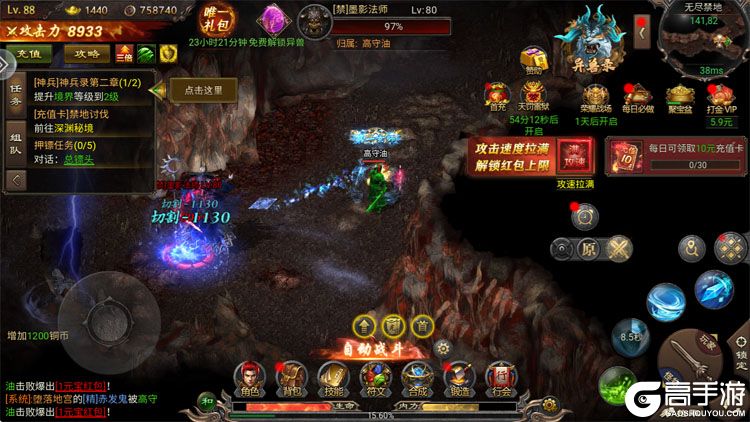Screen dimensions: 750x422
Task: Open the 背包 backpack inventory
Action: (290, 377)
